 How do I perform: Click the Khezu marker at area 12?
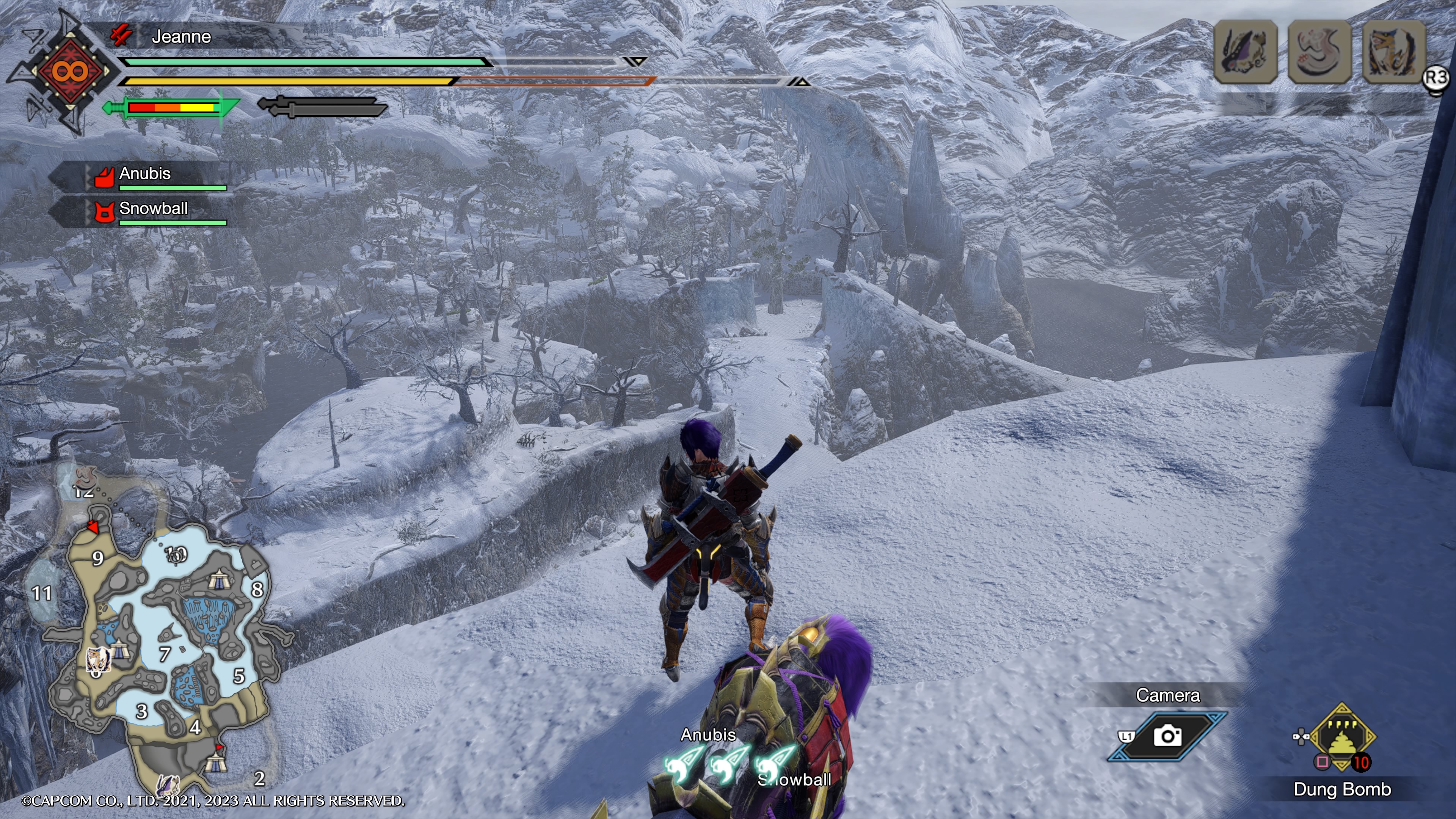click(85, 476)
